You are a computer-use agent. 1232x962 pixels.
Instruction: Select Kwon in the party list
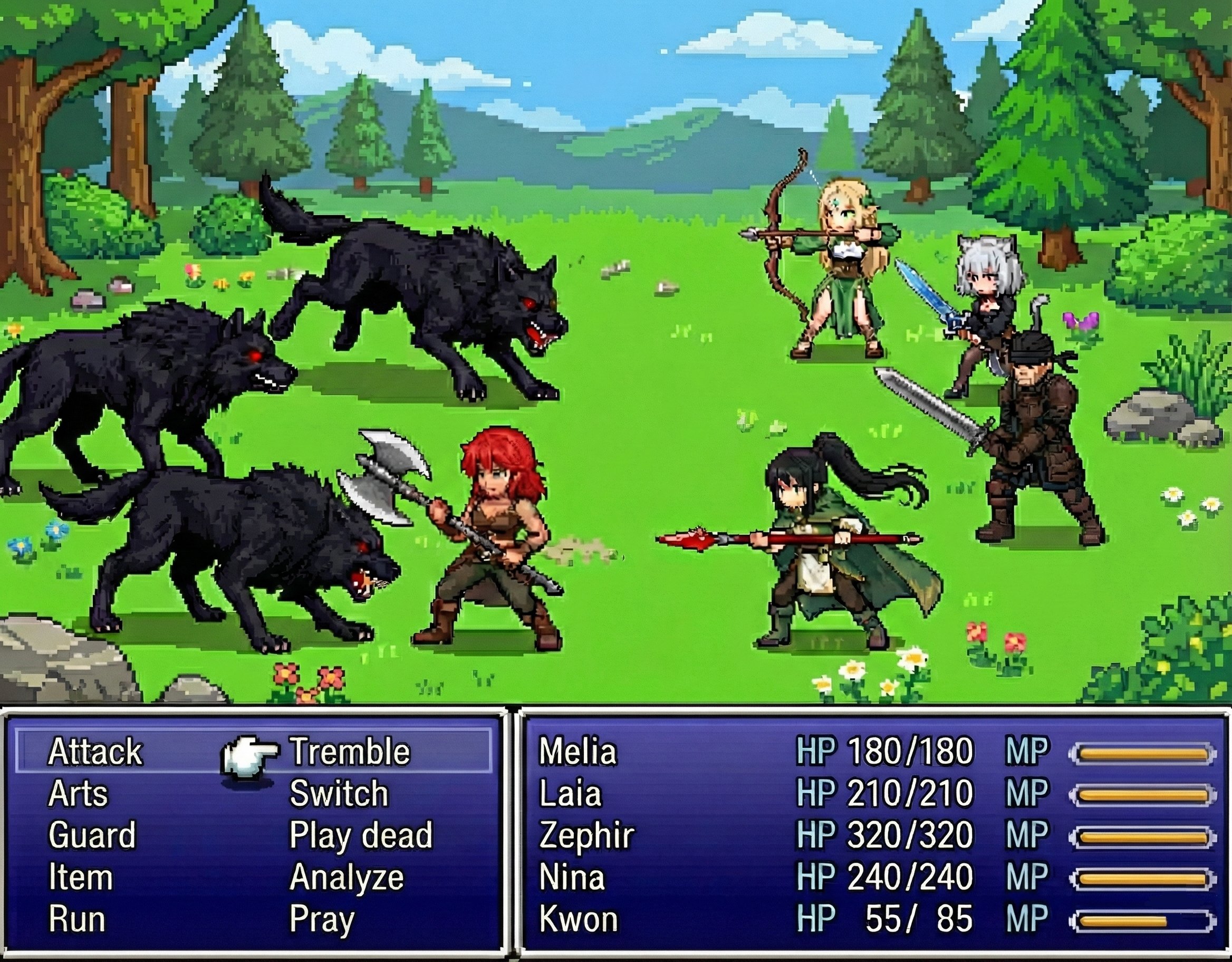(578, 919)
